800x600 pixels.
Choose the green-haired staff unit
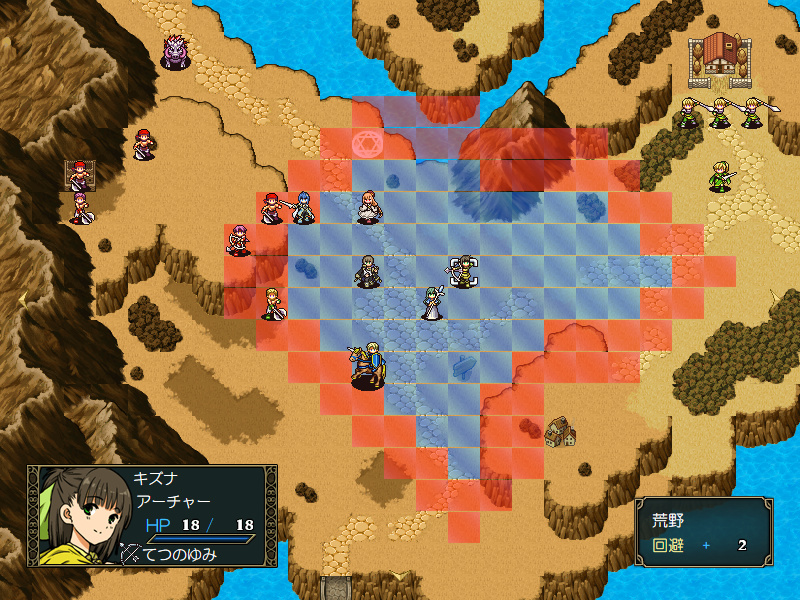432,303
